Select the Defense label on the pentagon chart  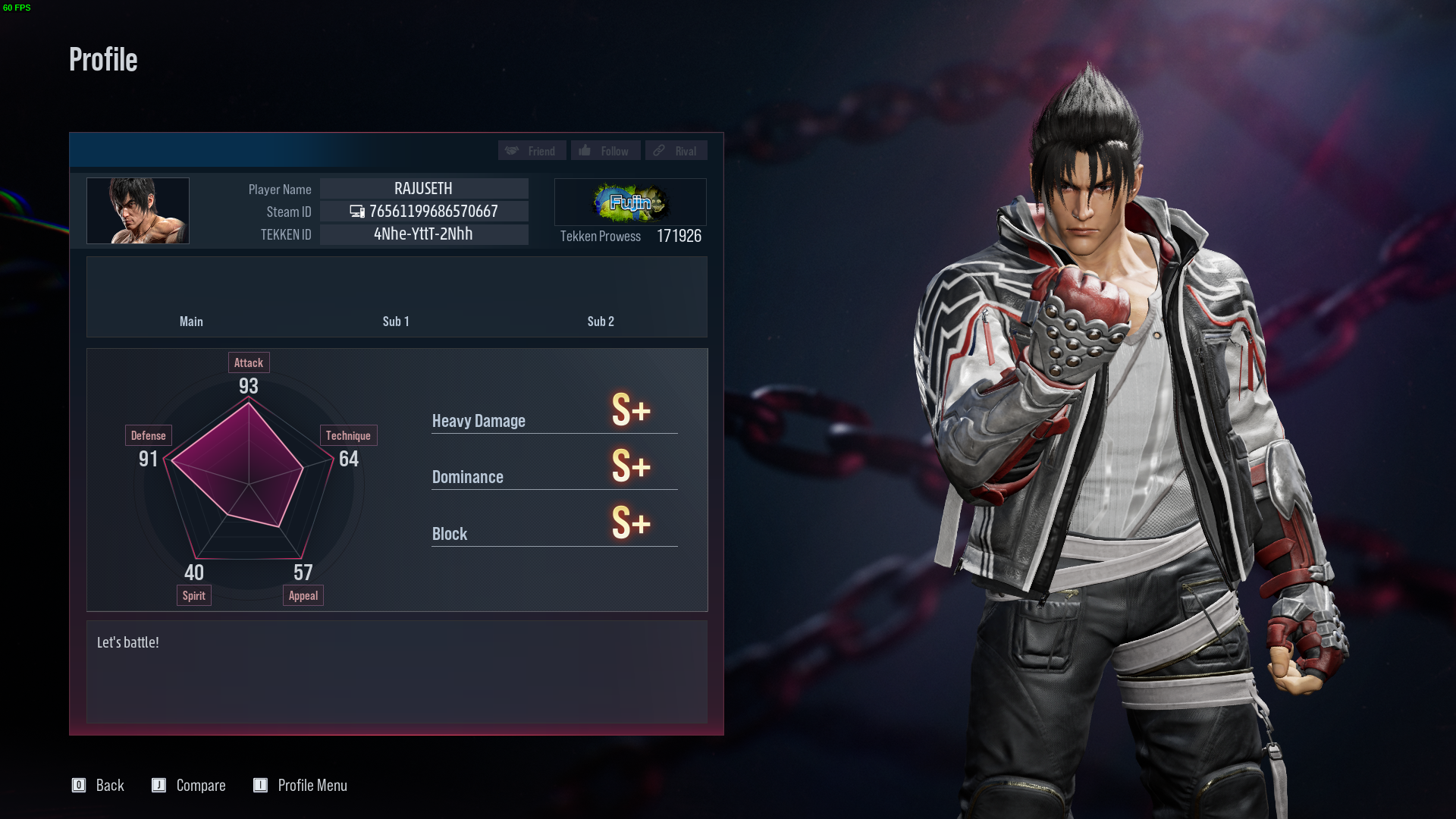[x=148, y=435]
